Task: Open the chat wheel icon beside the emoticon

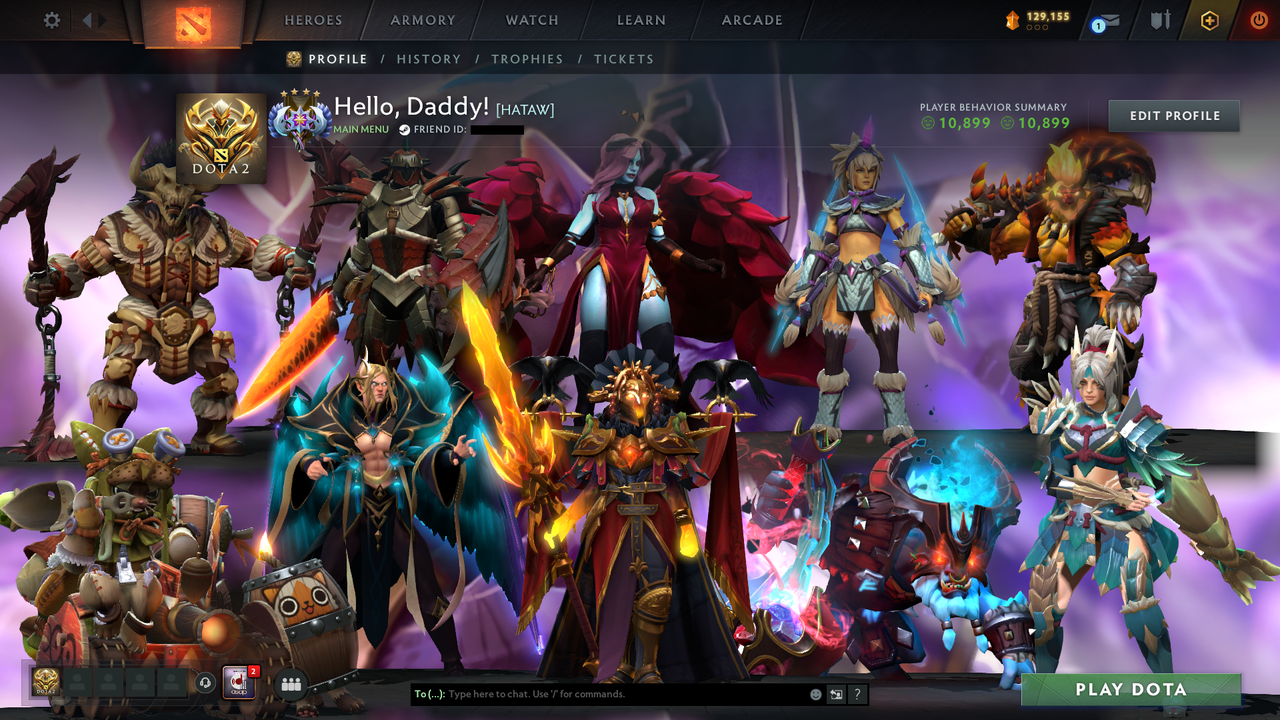Action: coord(836,694)
